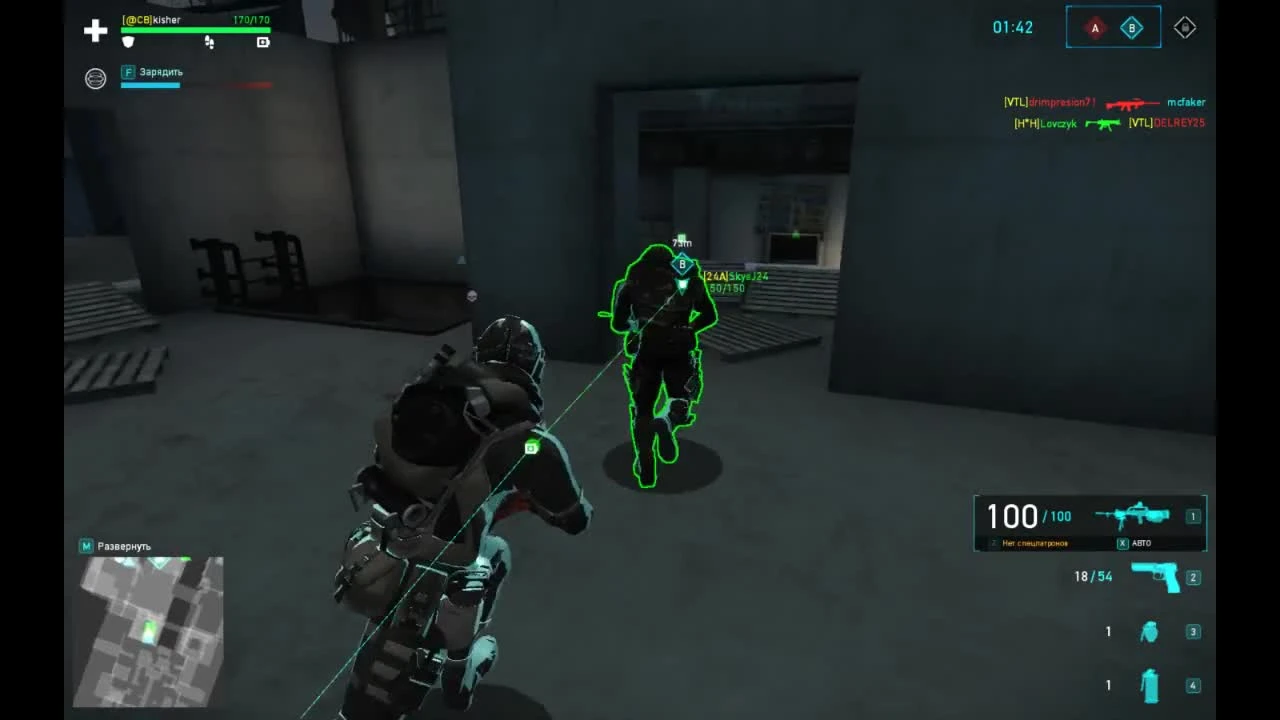Click the shield icon under kisher's health bar
Screen dimensions: 1280x720
pos(128,42)
